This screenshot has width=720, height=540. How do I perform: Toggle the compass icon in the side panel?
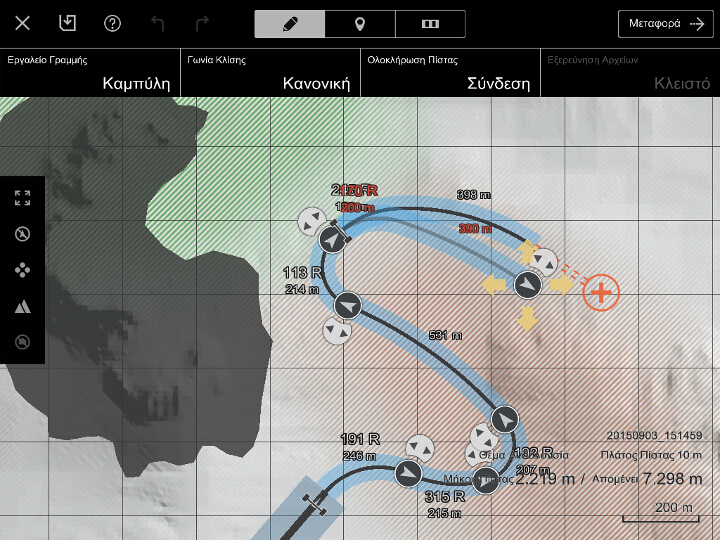(22, 234)
